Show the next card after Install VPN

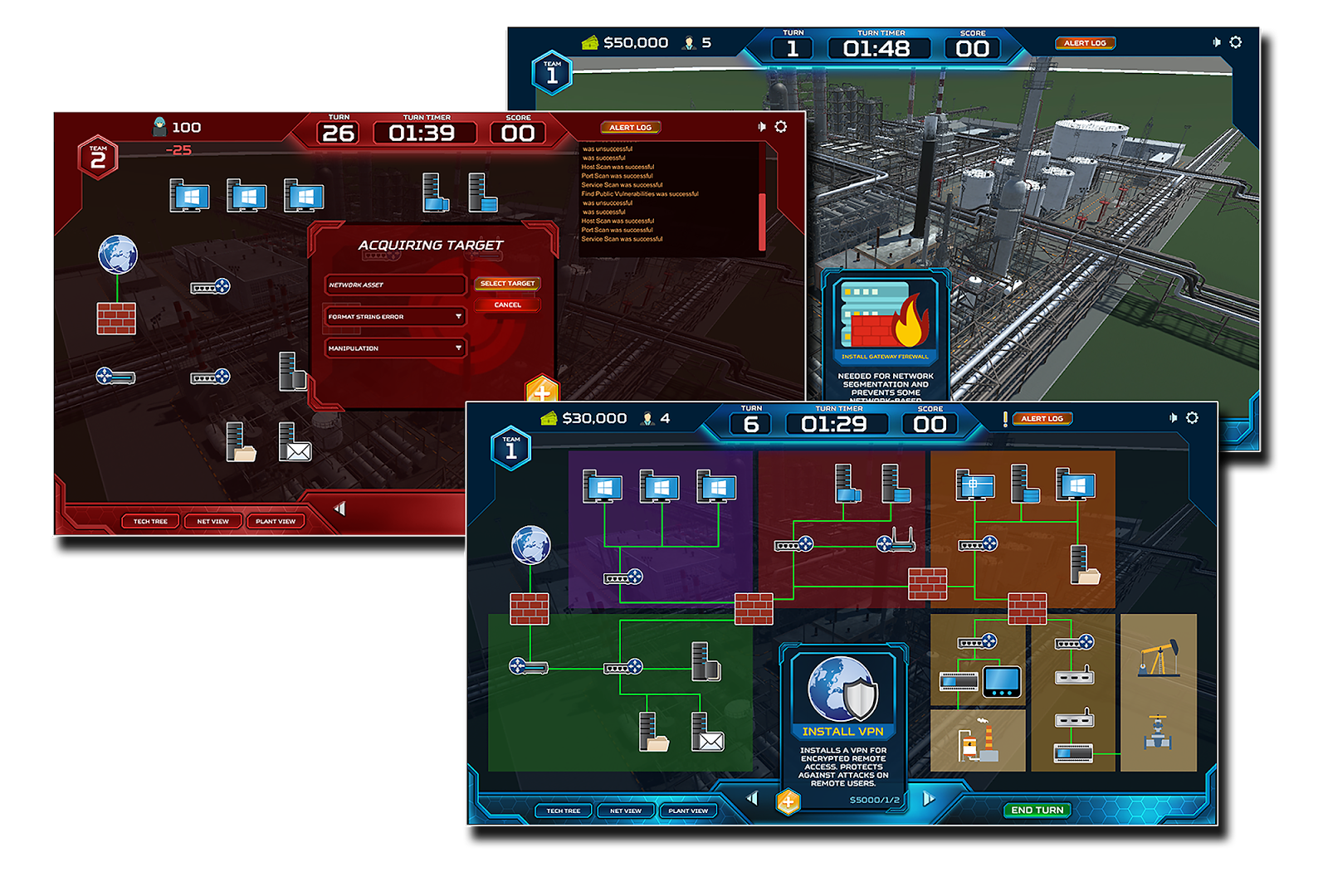tap(929, 799)
